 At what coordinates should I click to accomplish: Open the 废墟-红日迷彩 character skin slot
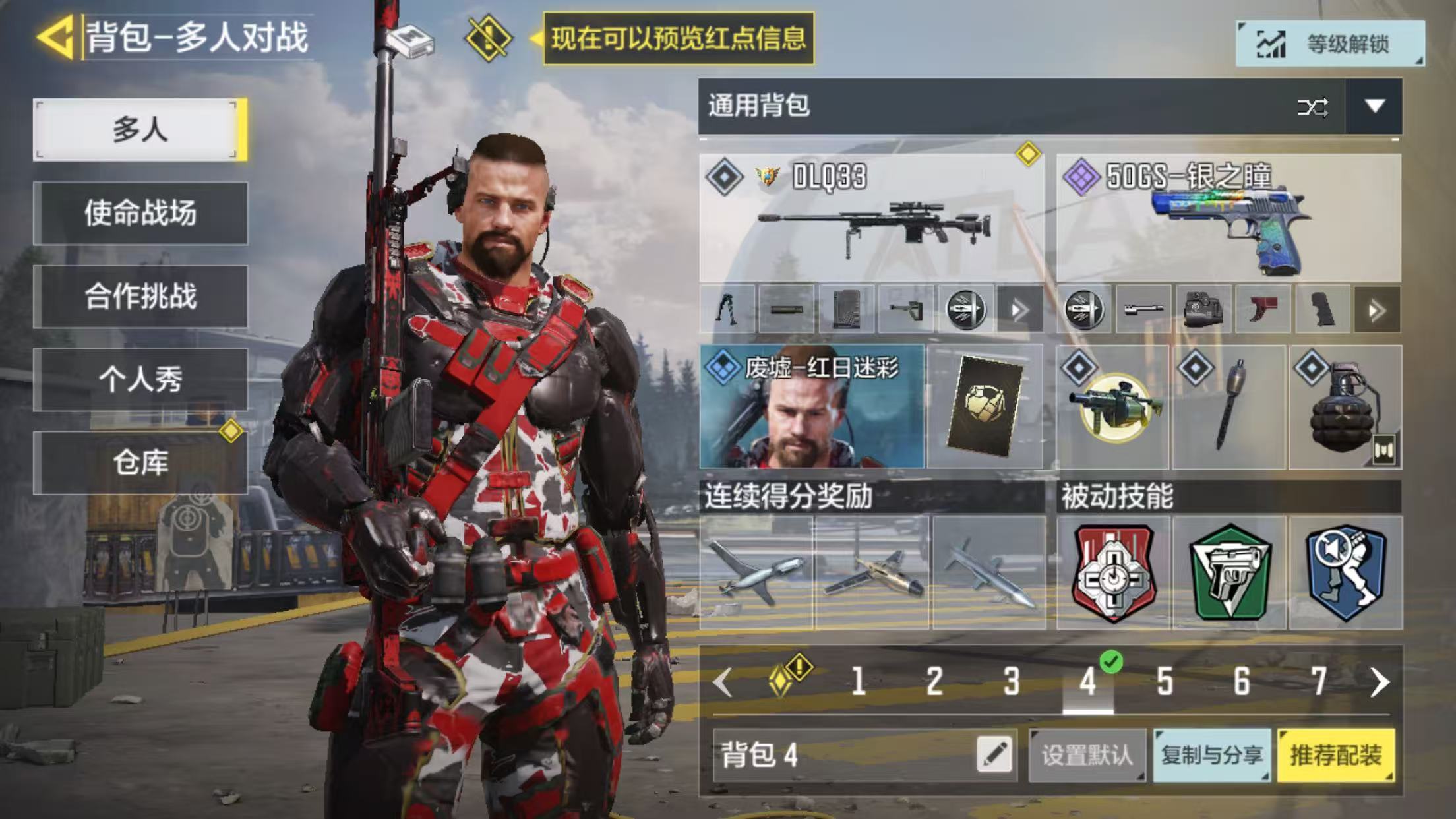[x=812, y=406]
